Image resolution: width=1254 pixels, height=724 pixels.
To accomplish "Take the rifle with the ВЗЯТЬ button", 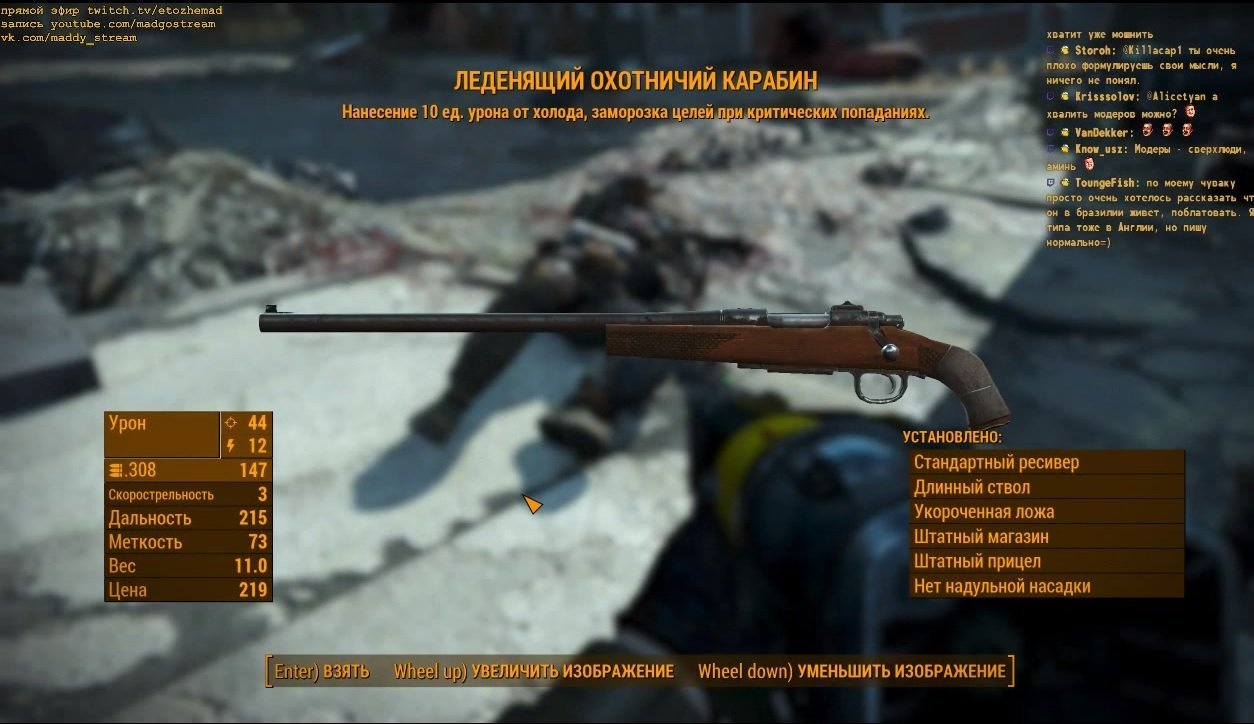I will tap(322, 671).
